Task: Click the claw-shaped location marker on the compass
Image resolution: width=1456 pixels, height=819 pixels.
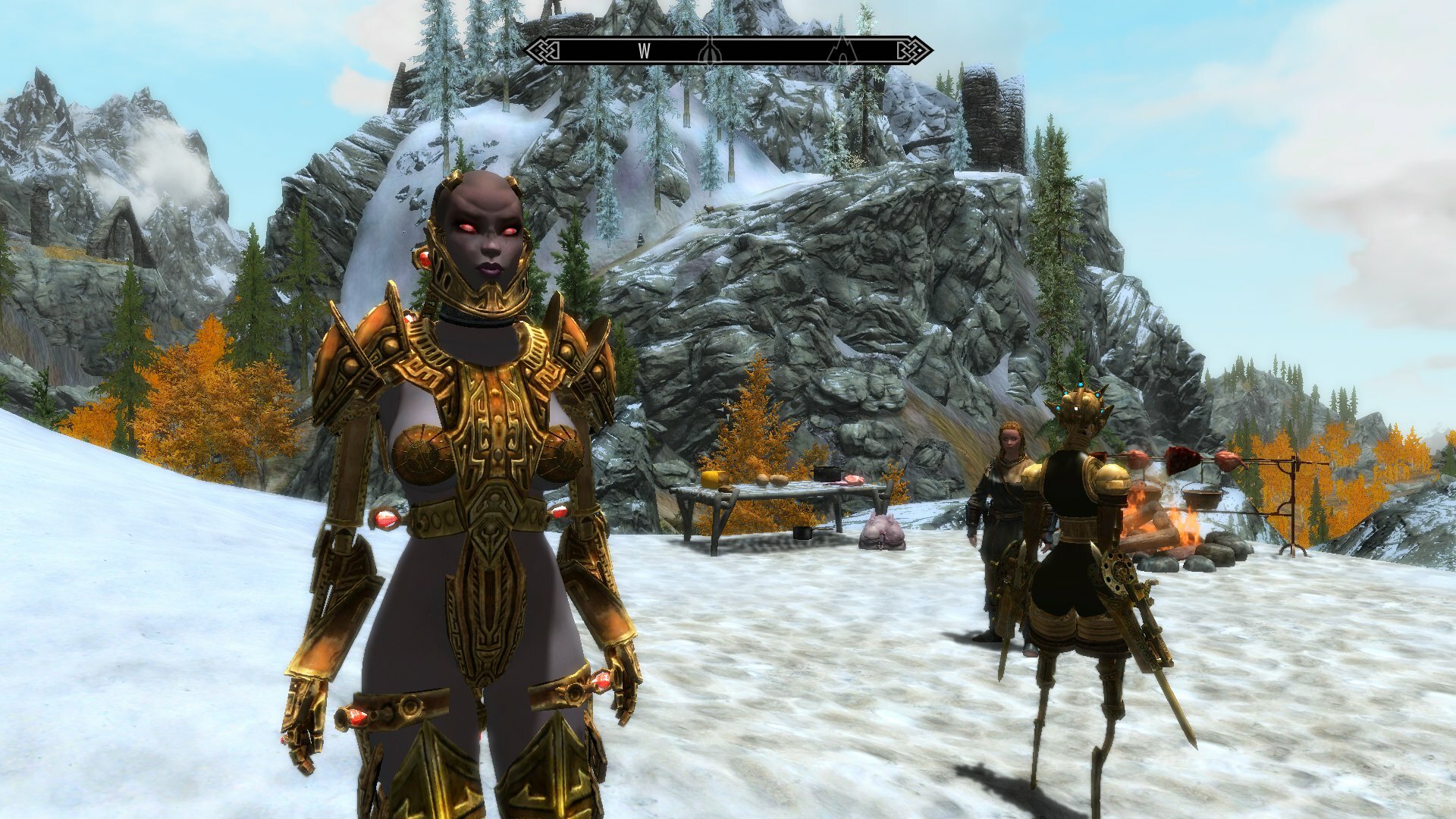Action: coord(710,52)
